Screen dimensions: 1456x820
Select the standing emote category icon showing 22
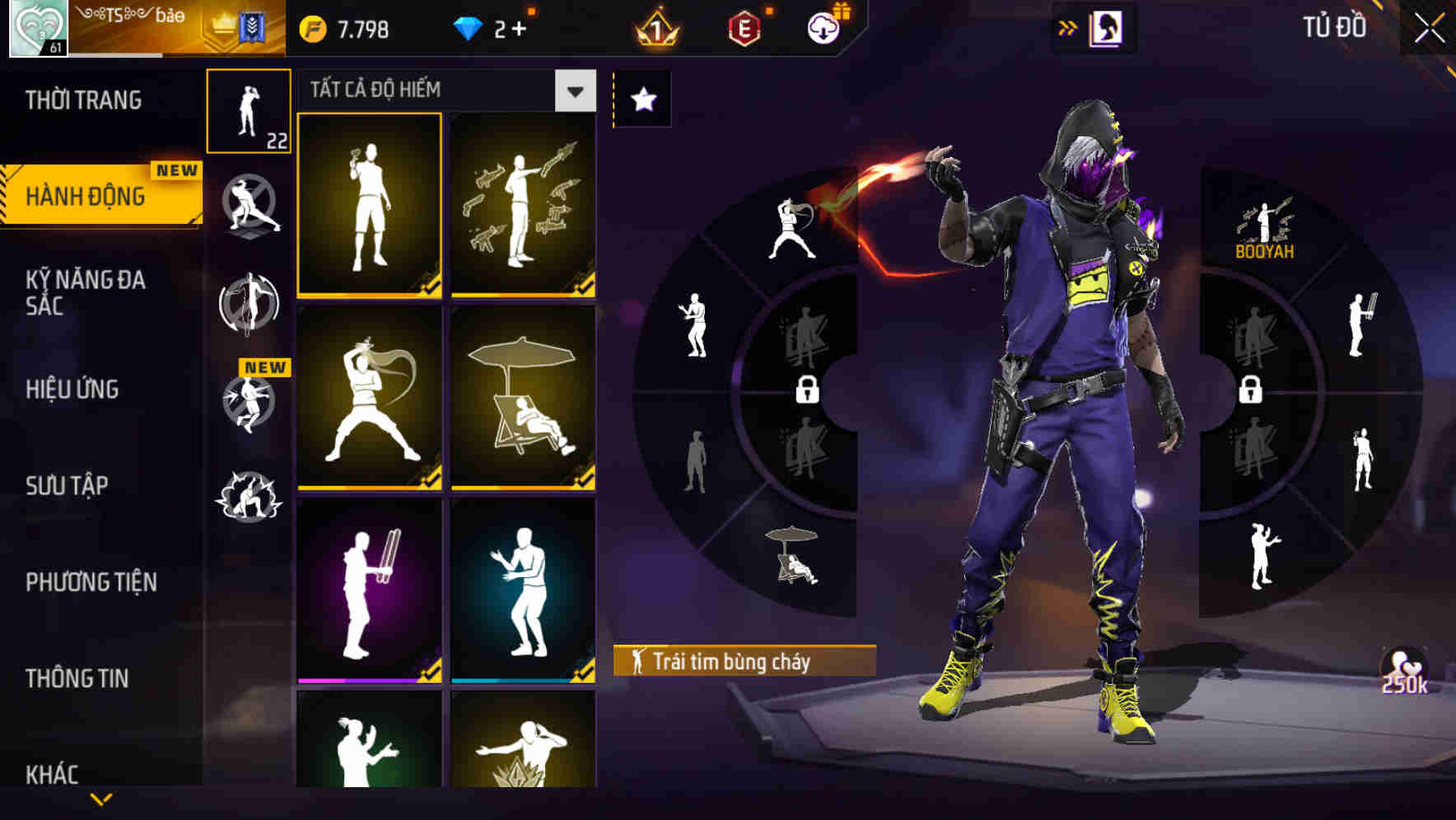tap(250, 111)
